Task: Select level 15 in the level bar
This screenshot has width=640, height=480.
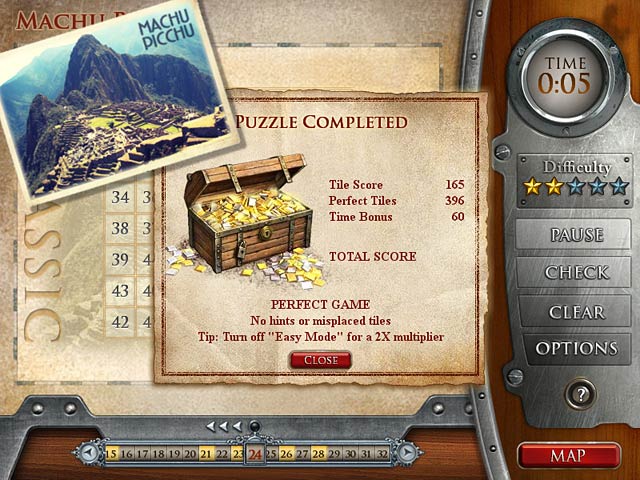Action: point(112,454)
